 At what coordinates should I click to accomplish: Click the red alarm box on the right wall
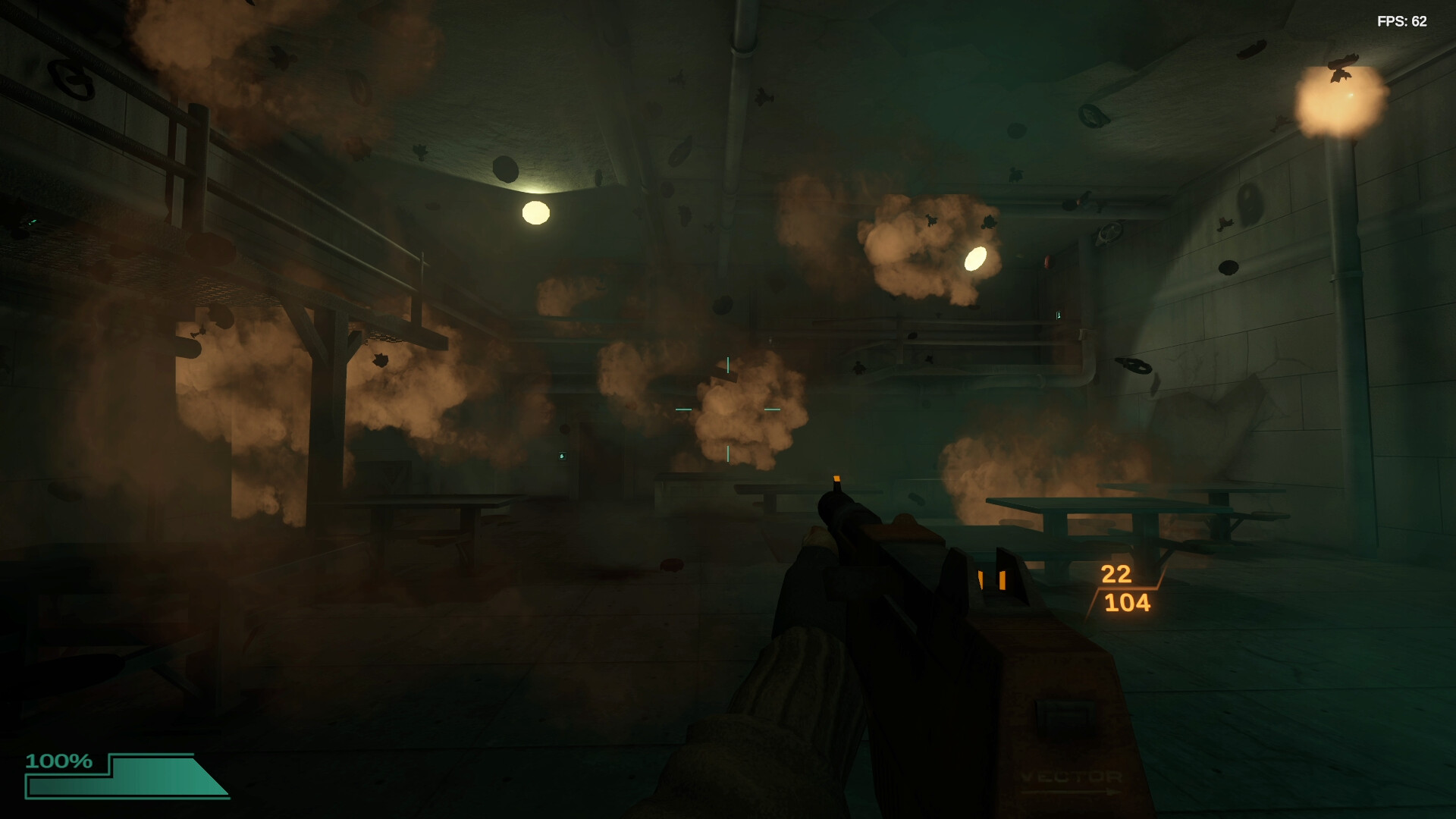pyautogui.click(x=1049, y=262)
